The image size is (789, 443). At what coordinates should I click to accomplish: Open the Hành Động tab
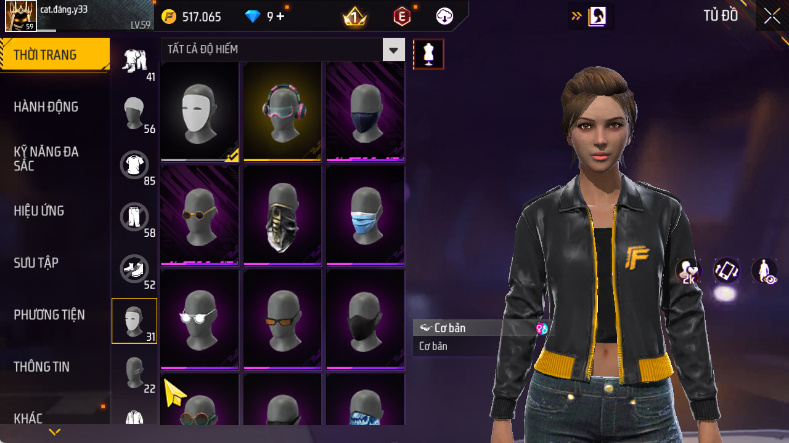pos(46,107)
